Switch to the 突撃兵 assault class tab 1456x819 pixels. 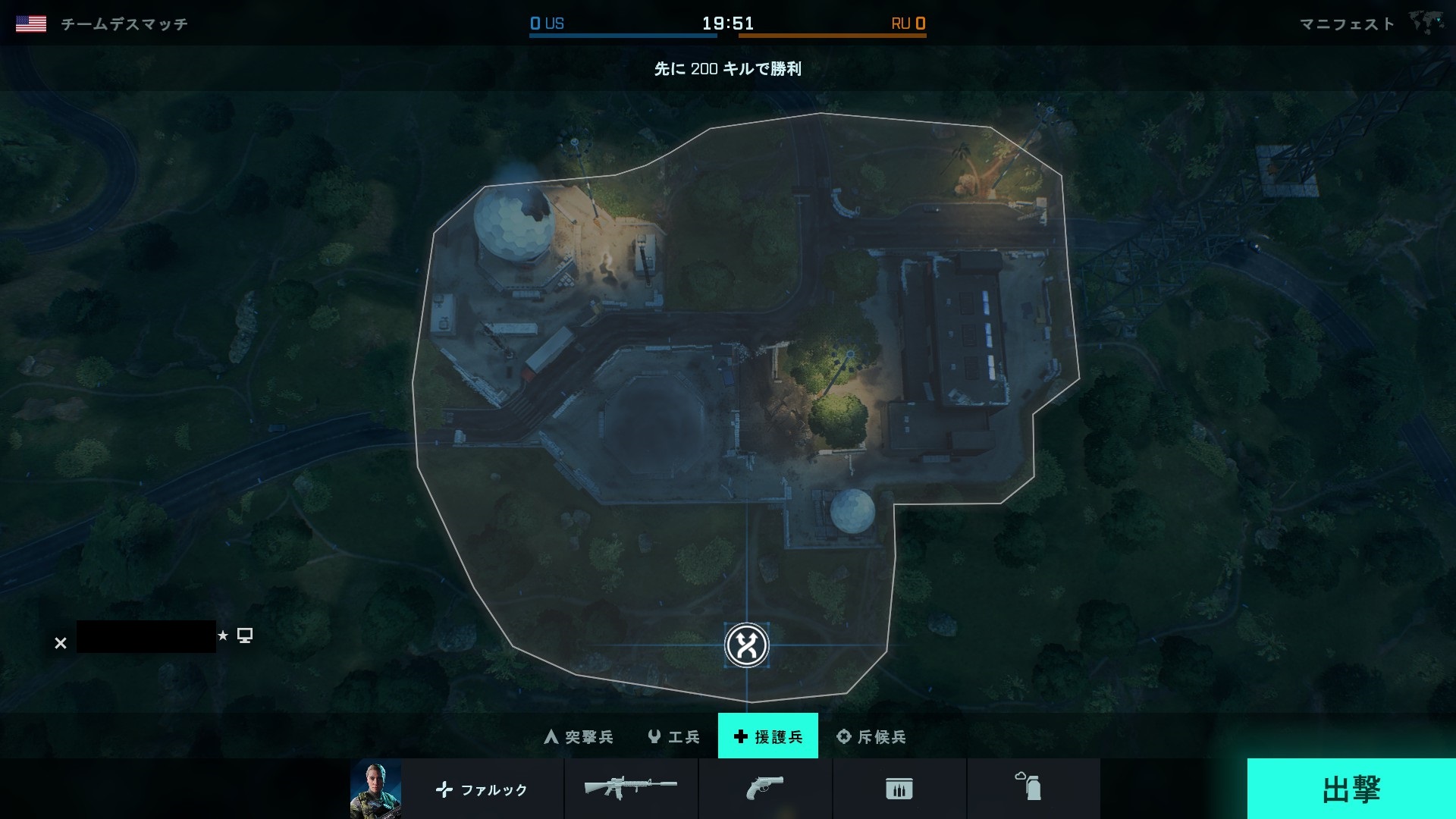pos(579,736)
